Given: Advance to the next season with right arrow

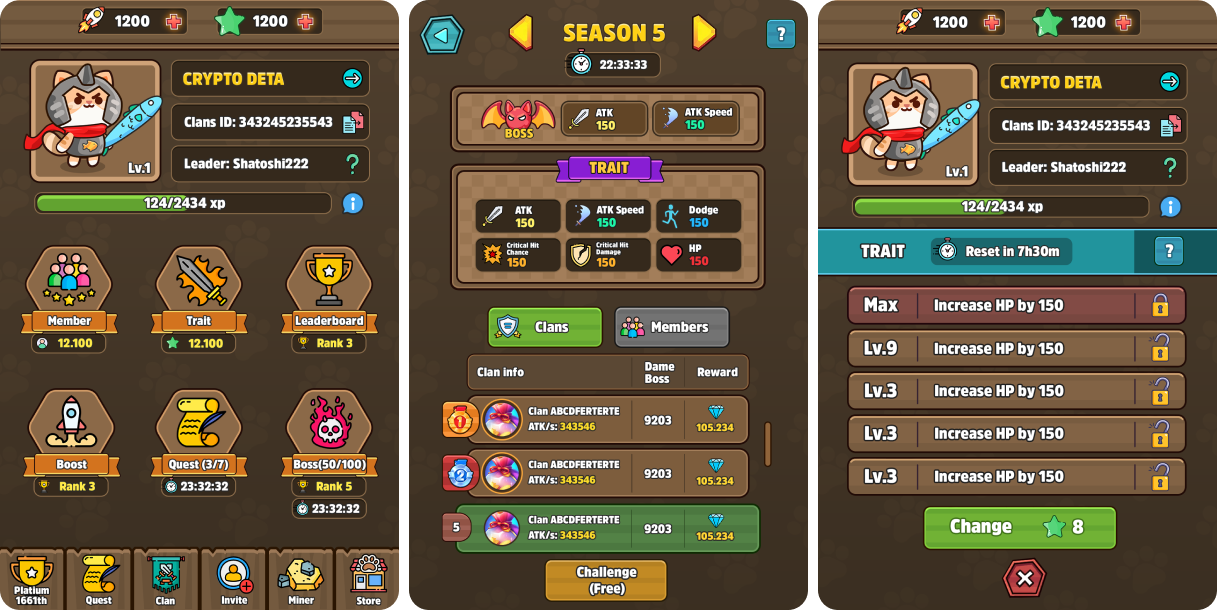Looking at the screenshot, I should click(704, 33).
